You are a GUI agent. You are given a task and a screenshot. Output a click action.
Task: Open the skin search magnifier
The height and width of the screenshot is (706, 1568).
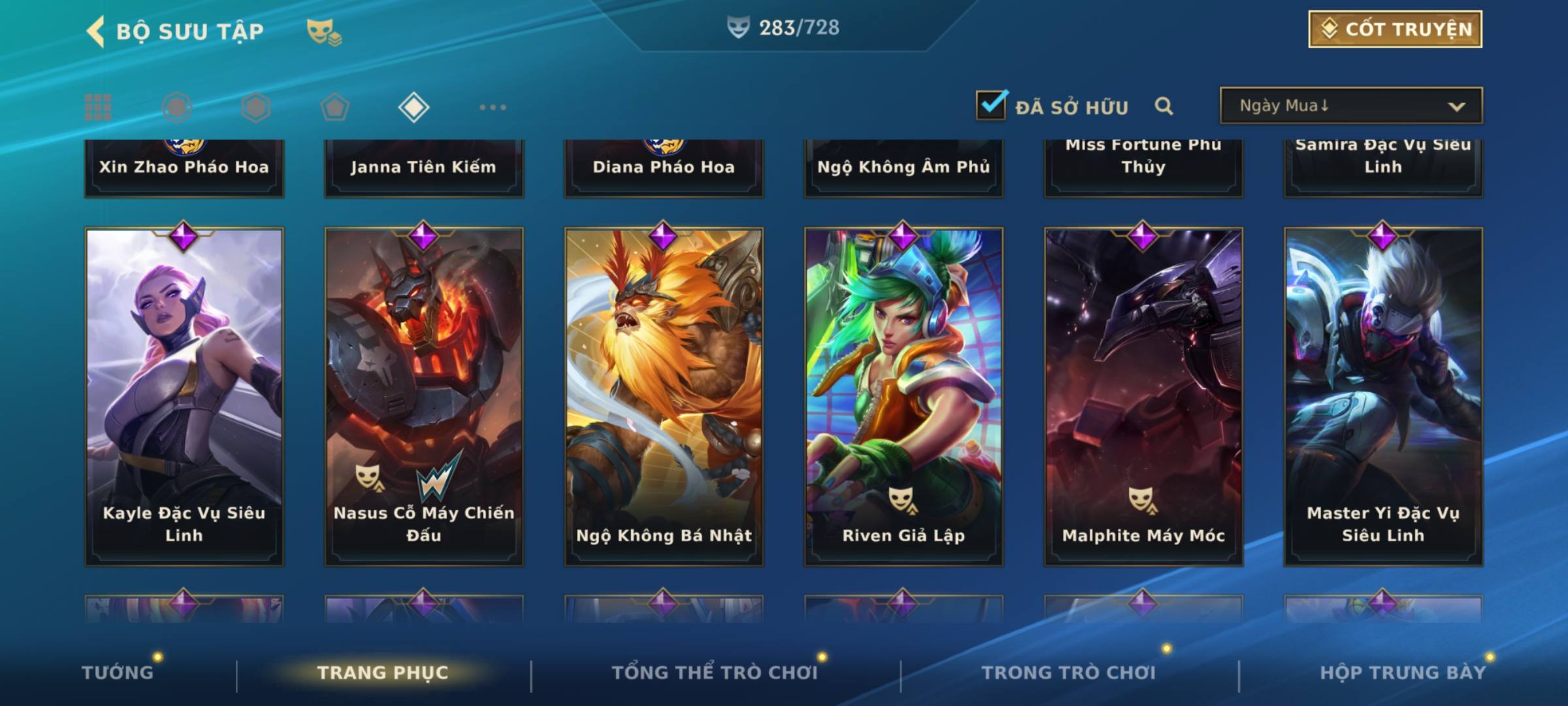tap(1164, 106)
